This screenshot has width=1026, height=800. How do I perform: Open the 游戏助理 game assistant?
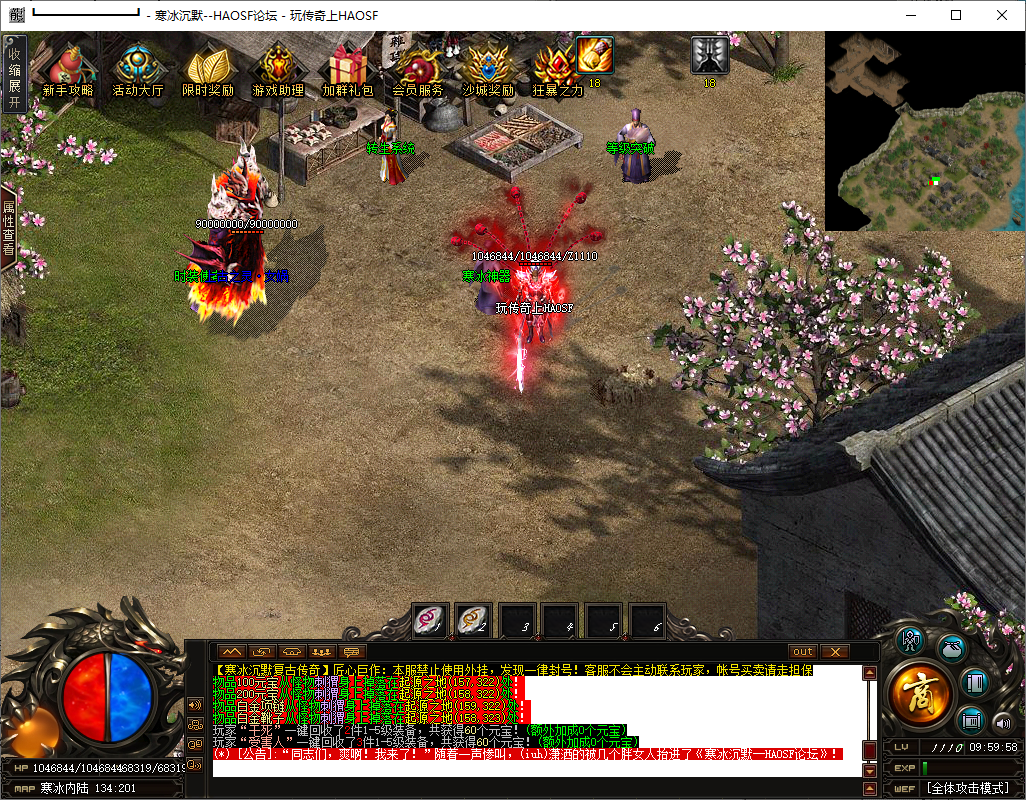pos(278,68)
